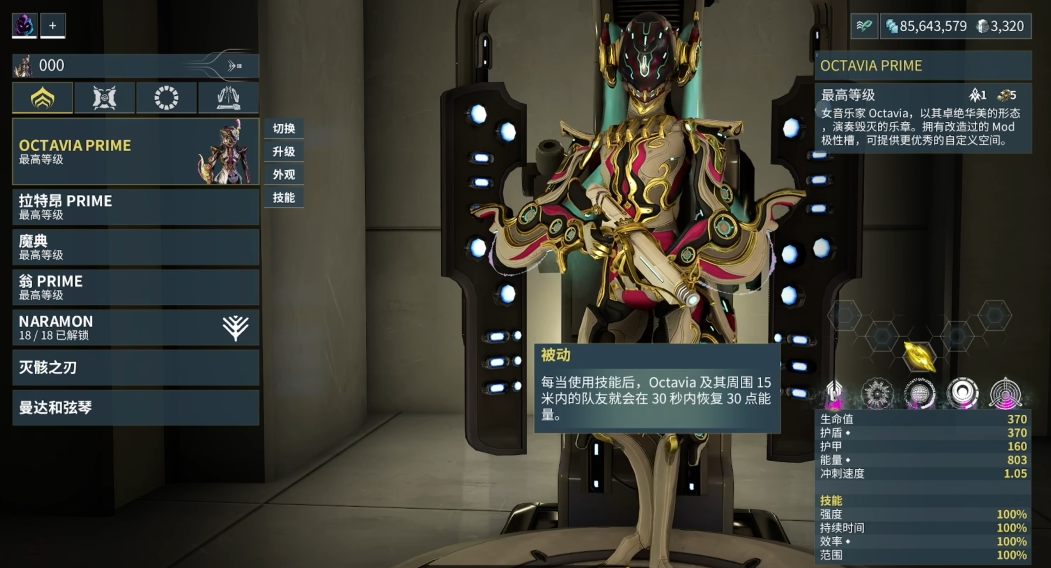Open the 翁 PRIME weapon row

click(135, 287)
